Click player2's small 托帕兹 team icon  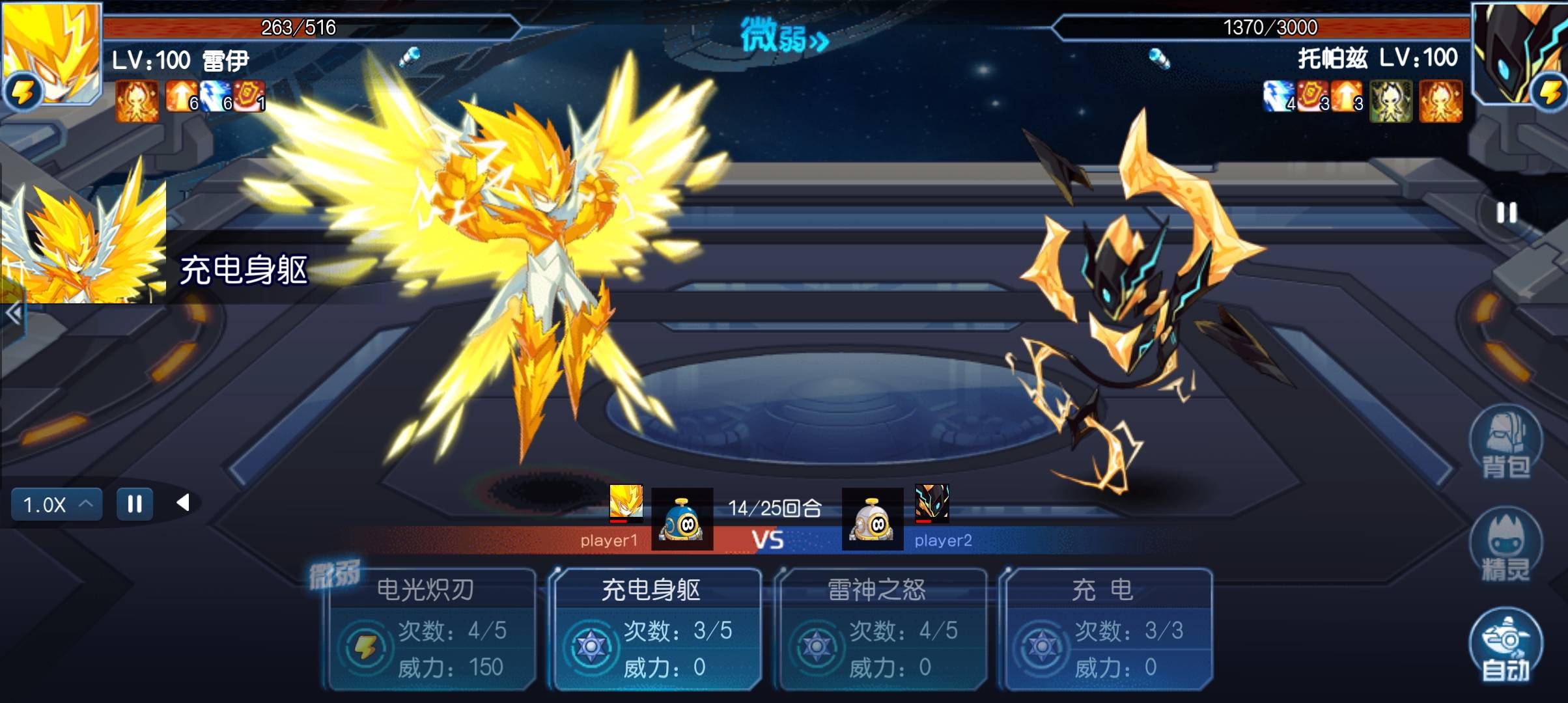click(932, 503)
